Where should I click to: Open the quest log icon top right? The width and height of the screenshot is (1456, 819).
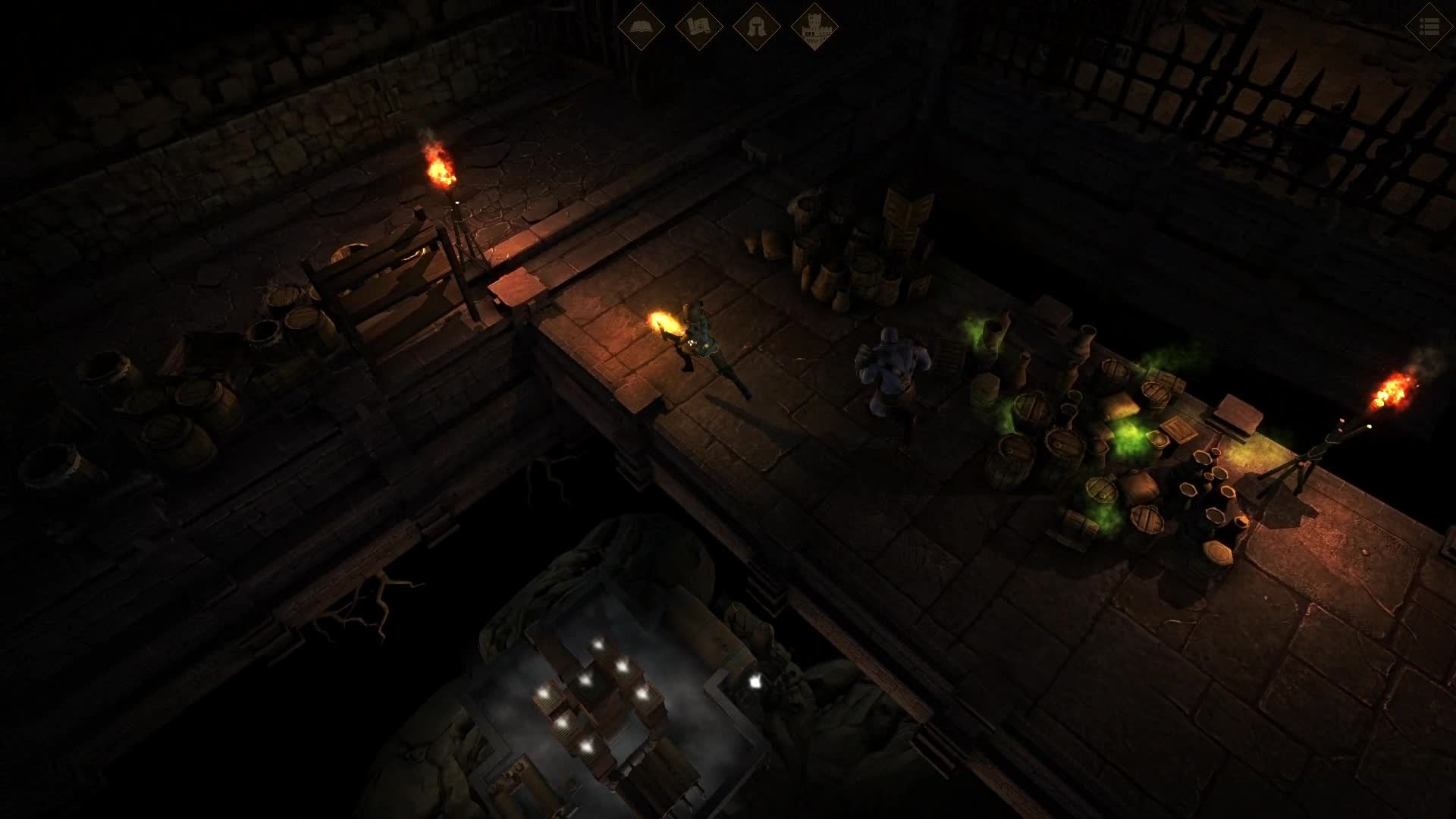1427,25
